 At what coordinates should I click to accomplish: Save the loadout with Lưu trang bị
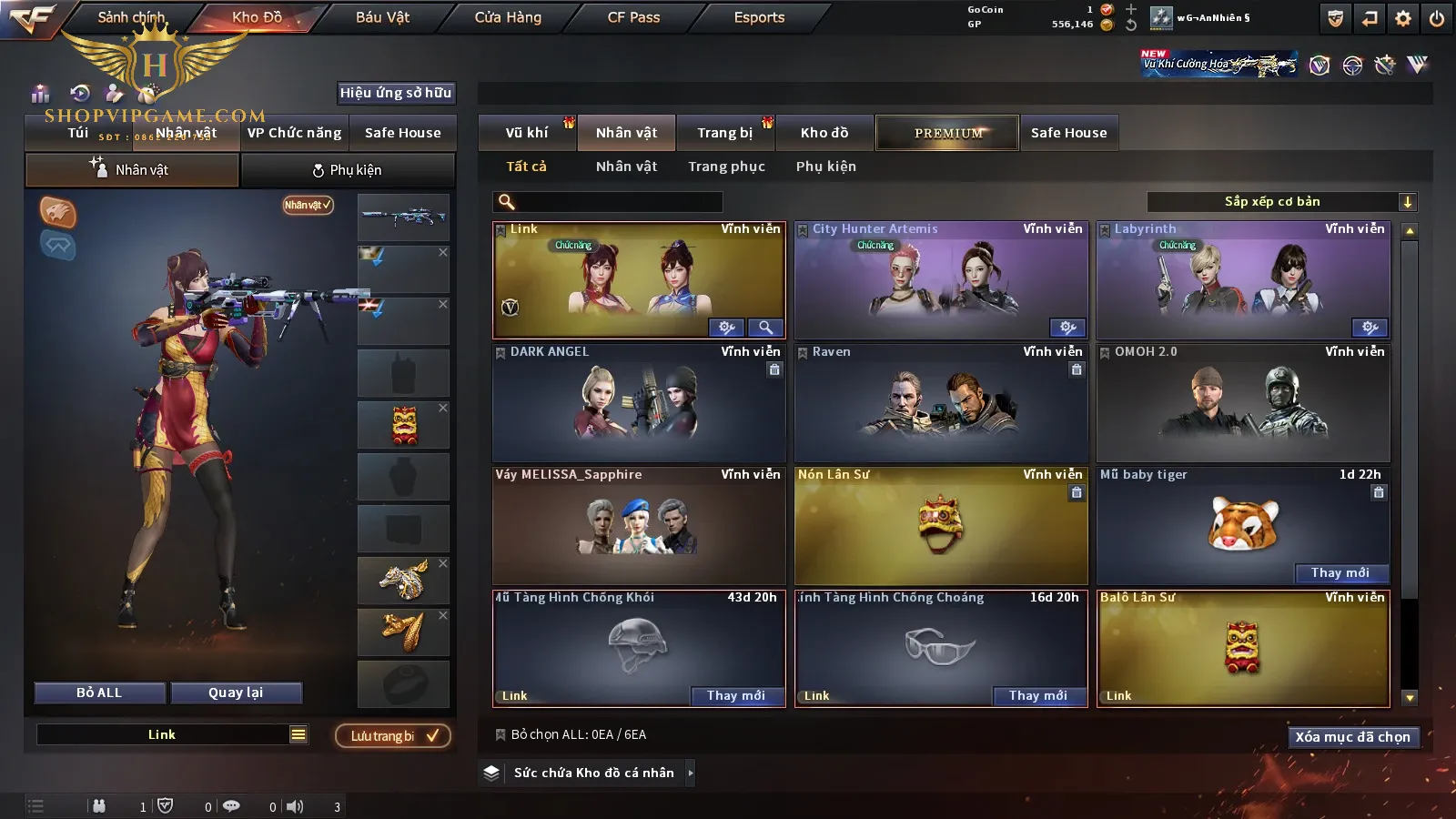coord(393,736)
